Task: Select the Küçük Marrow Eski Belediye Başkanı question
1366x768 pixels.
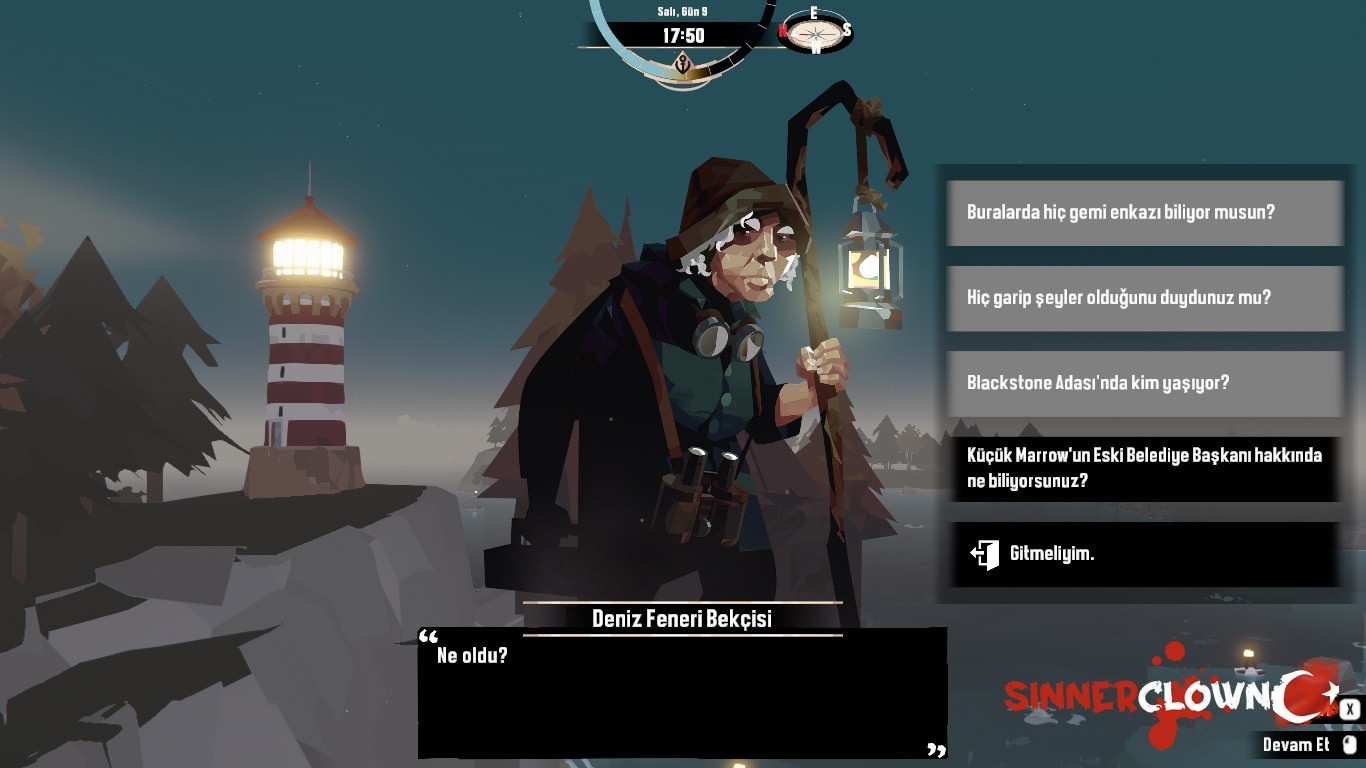Action: tap(1144, 468)
